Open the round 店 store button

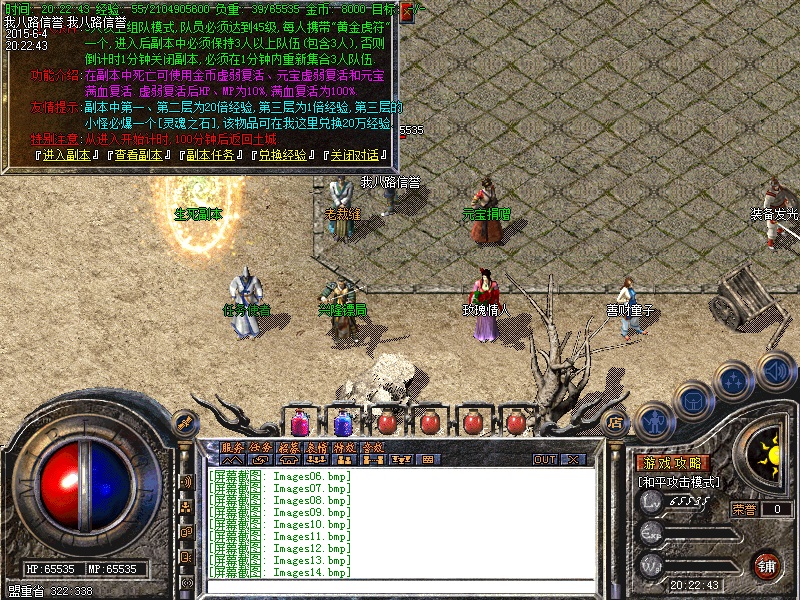pyautogui.click(x=616, y=423)
